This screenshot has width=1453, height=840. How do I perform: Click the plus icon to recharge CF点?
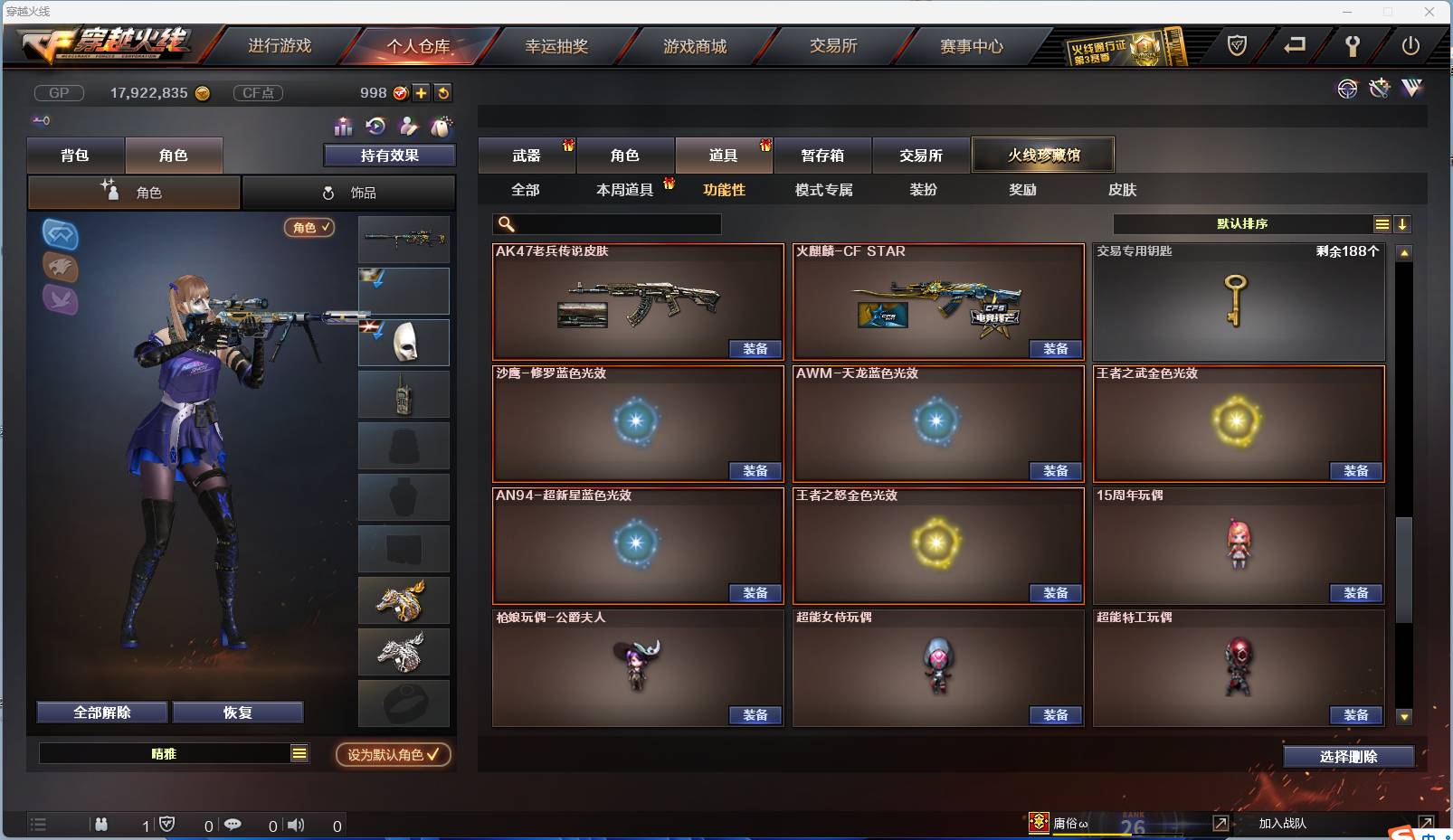click(x=423, y=92)
